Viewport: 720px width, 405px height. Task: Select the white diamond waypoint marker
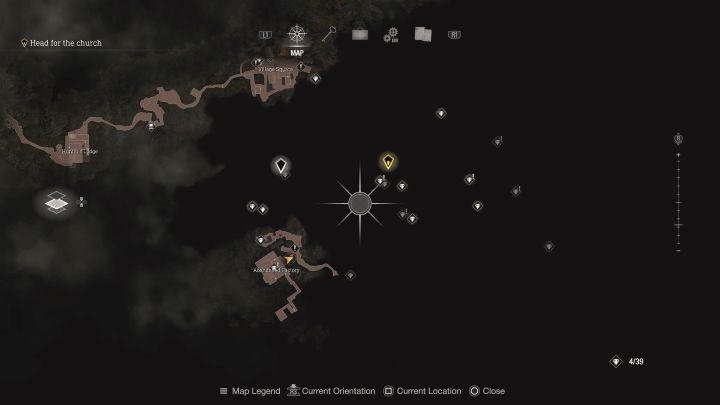(x=281, y=165)
